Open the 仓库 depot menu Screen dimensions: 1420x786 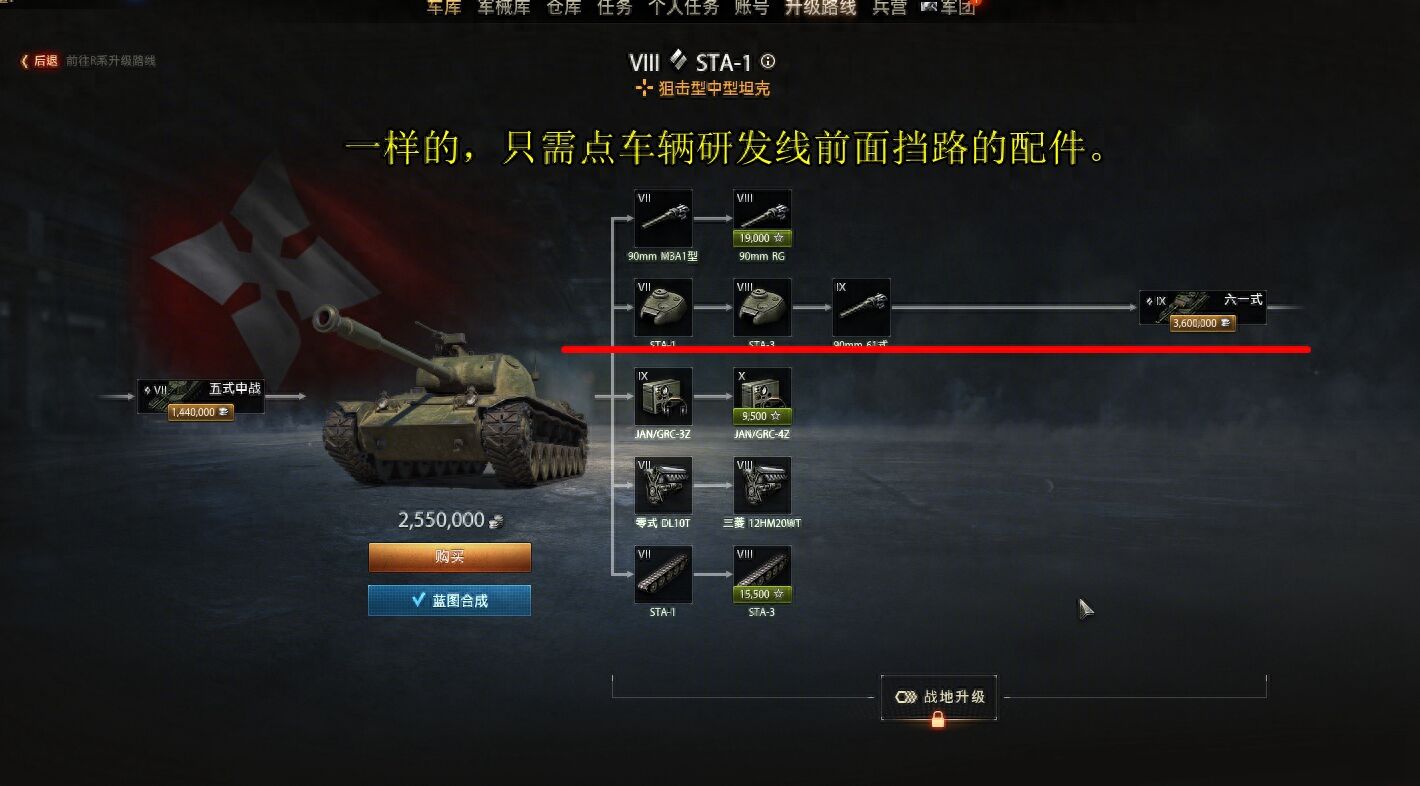(x=562, y=8)
